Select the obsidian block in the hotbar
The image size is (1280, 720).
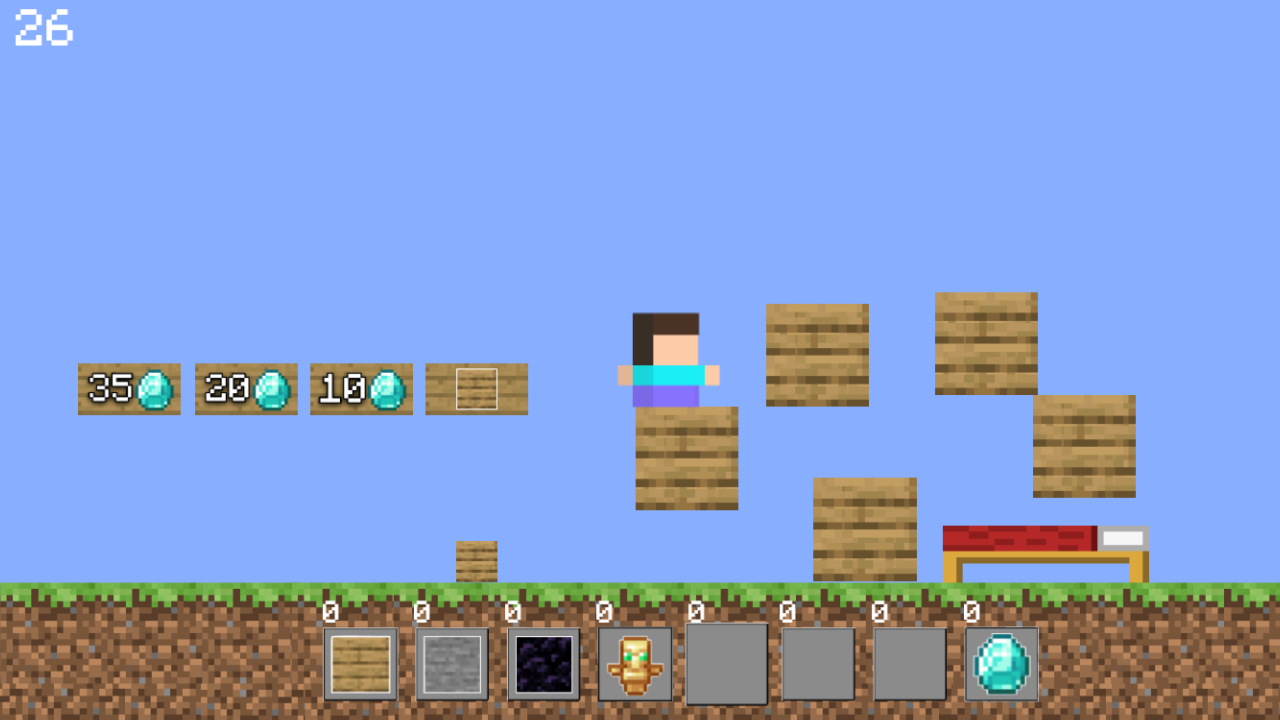tap(544, 663)
